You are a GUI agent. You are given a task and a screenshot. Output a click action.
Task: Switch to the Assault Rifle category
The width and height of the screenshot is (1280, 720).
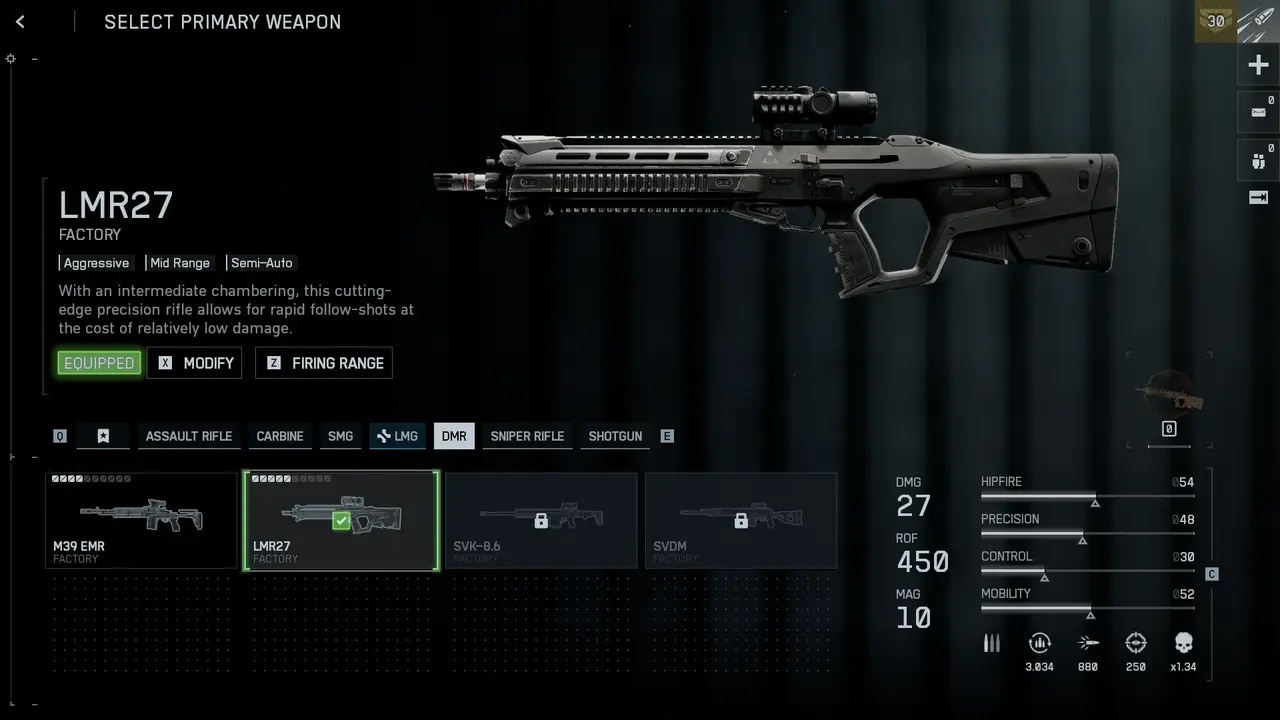pyautogui.click(x=188, y=436)
